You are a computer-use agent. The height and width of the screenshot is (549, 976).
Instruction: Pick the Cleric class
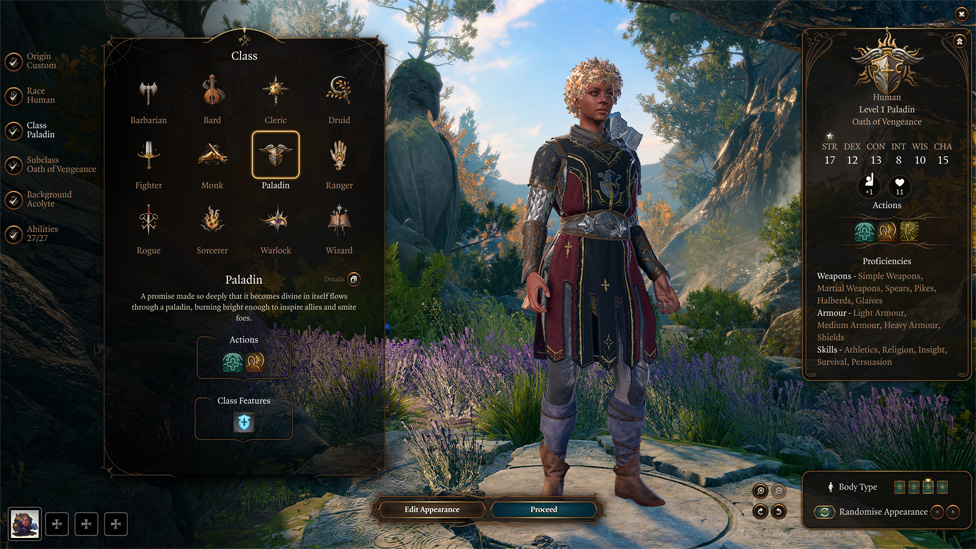pos(275,93)
